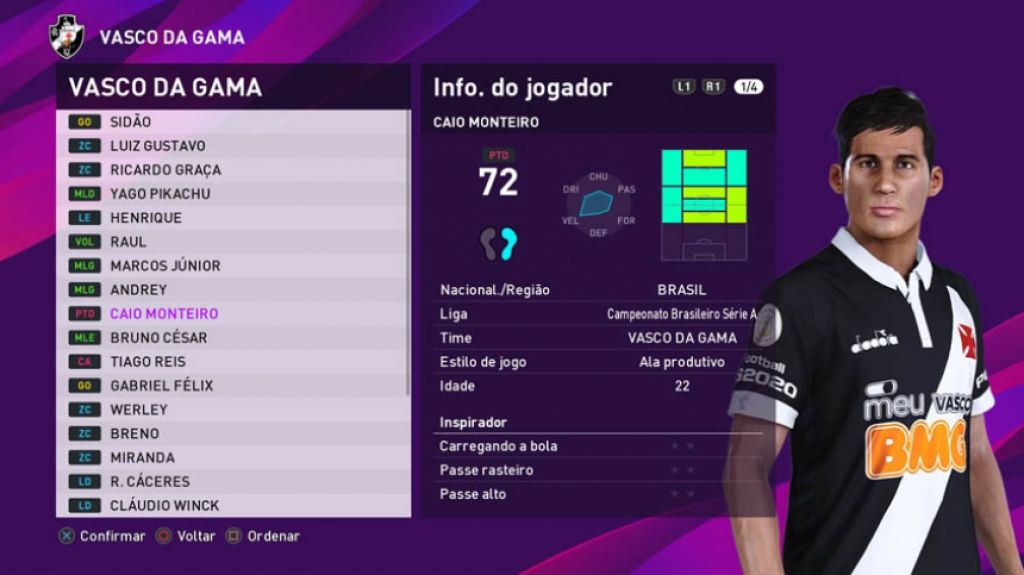
Task: Pick Gabriel Félix from the squad
Action: click(x=232, y=386)
